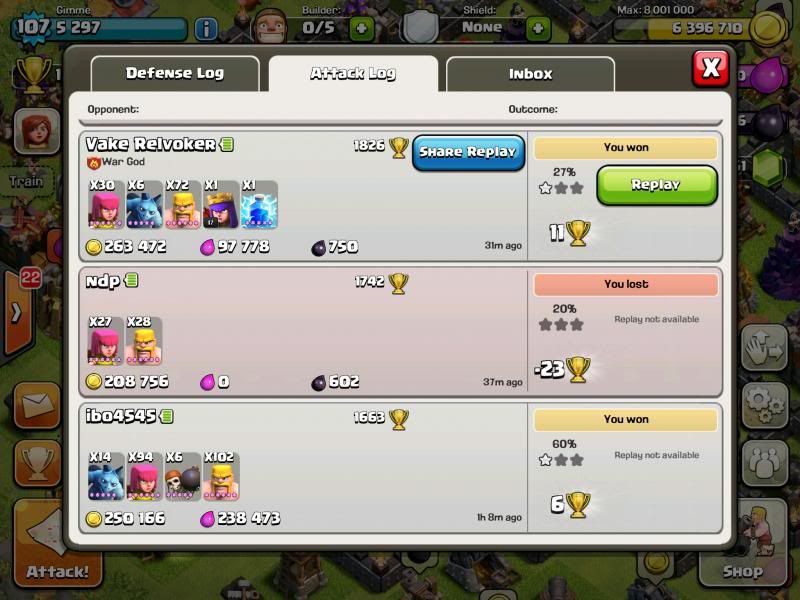
Task: Add a shield with the green plus
Action: pyautogui.click(x=538, y=28)
